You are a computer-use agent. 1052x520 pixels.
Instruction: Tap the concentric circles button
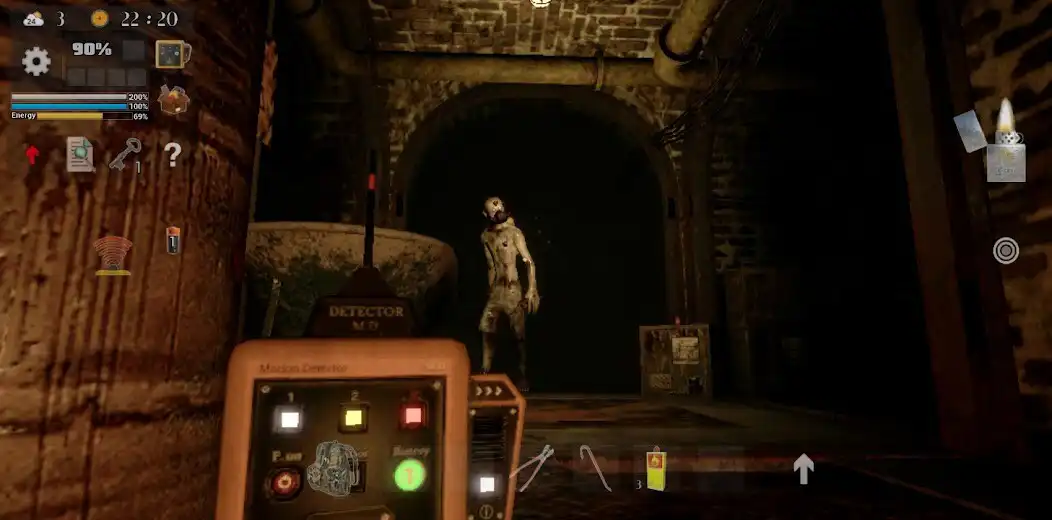[1006, 250]
